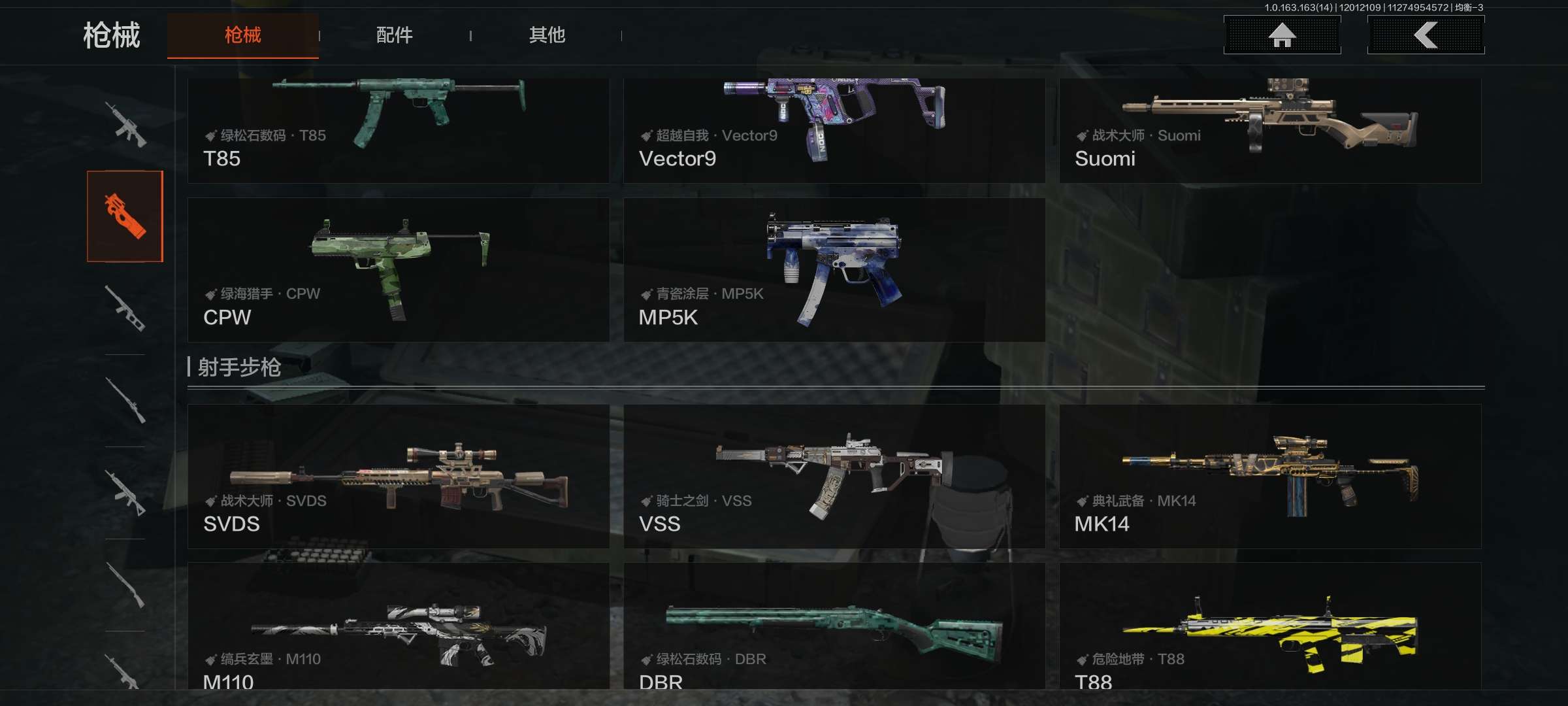Switch to the 枪械 tab
Viewport: 1568px width, 706px height.
tap(242, 35)
